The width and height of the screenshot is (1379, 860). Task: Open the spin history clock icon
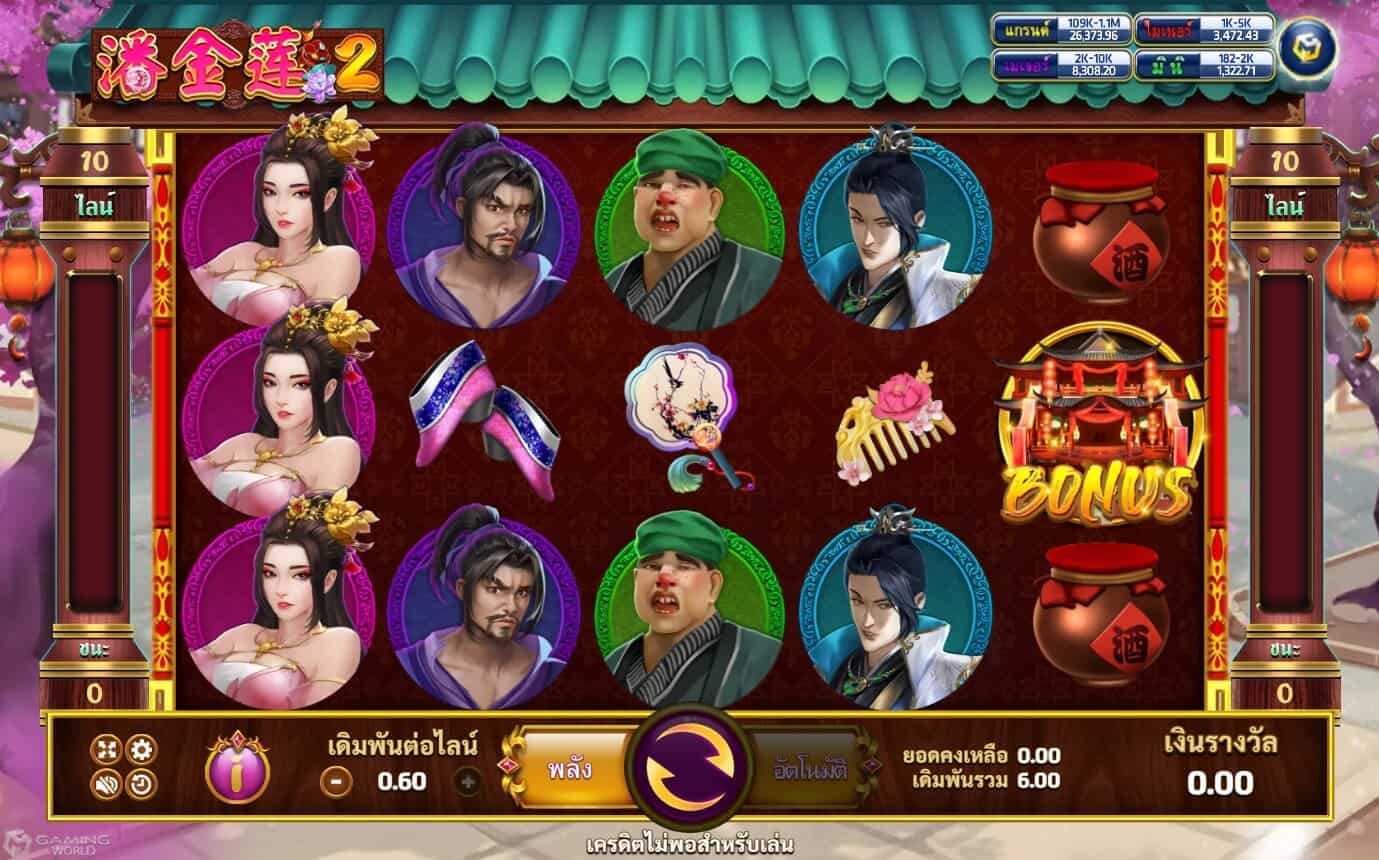pos(141,784)
